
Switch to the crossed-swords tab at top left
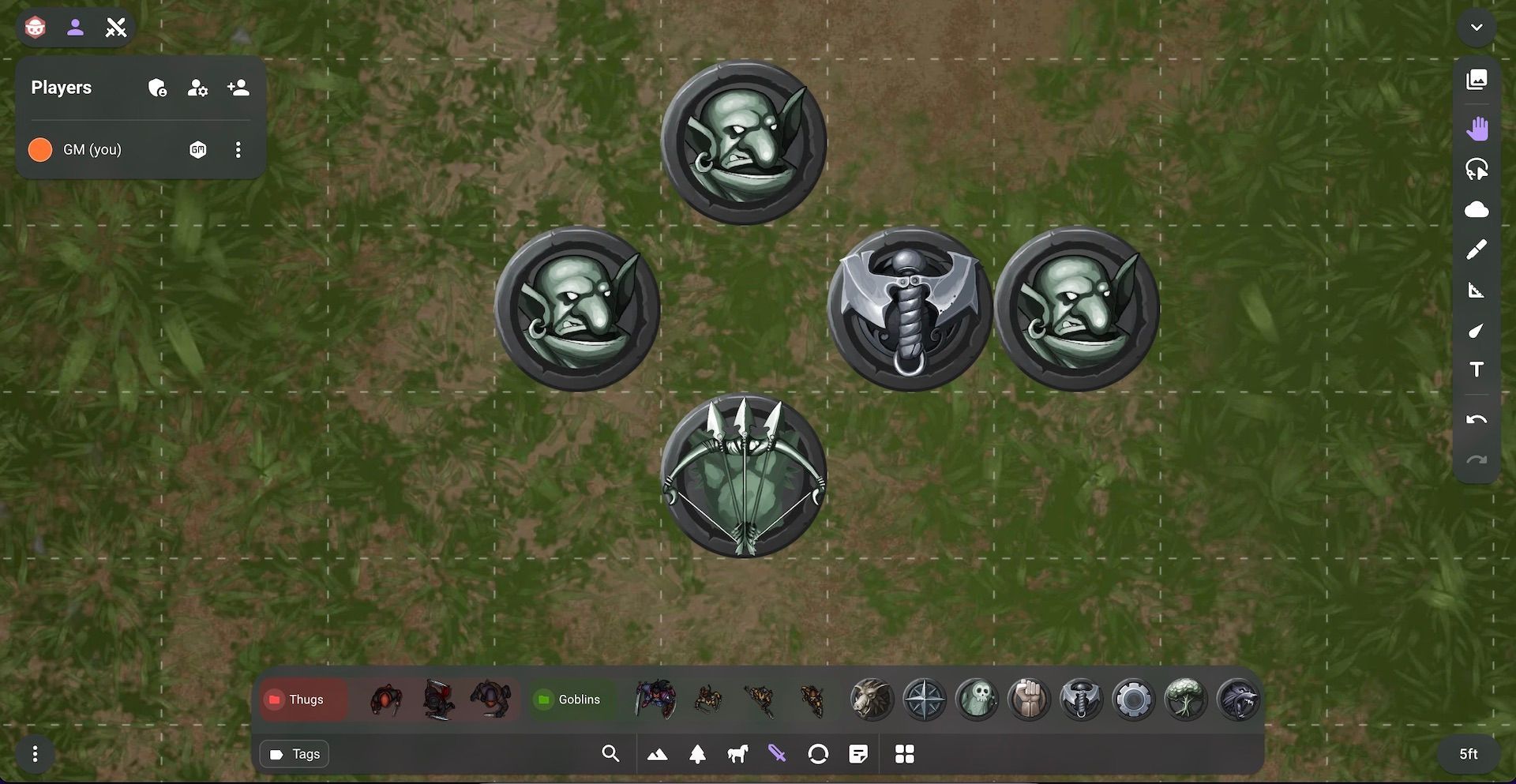point(117,27)
